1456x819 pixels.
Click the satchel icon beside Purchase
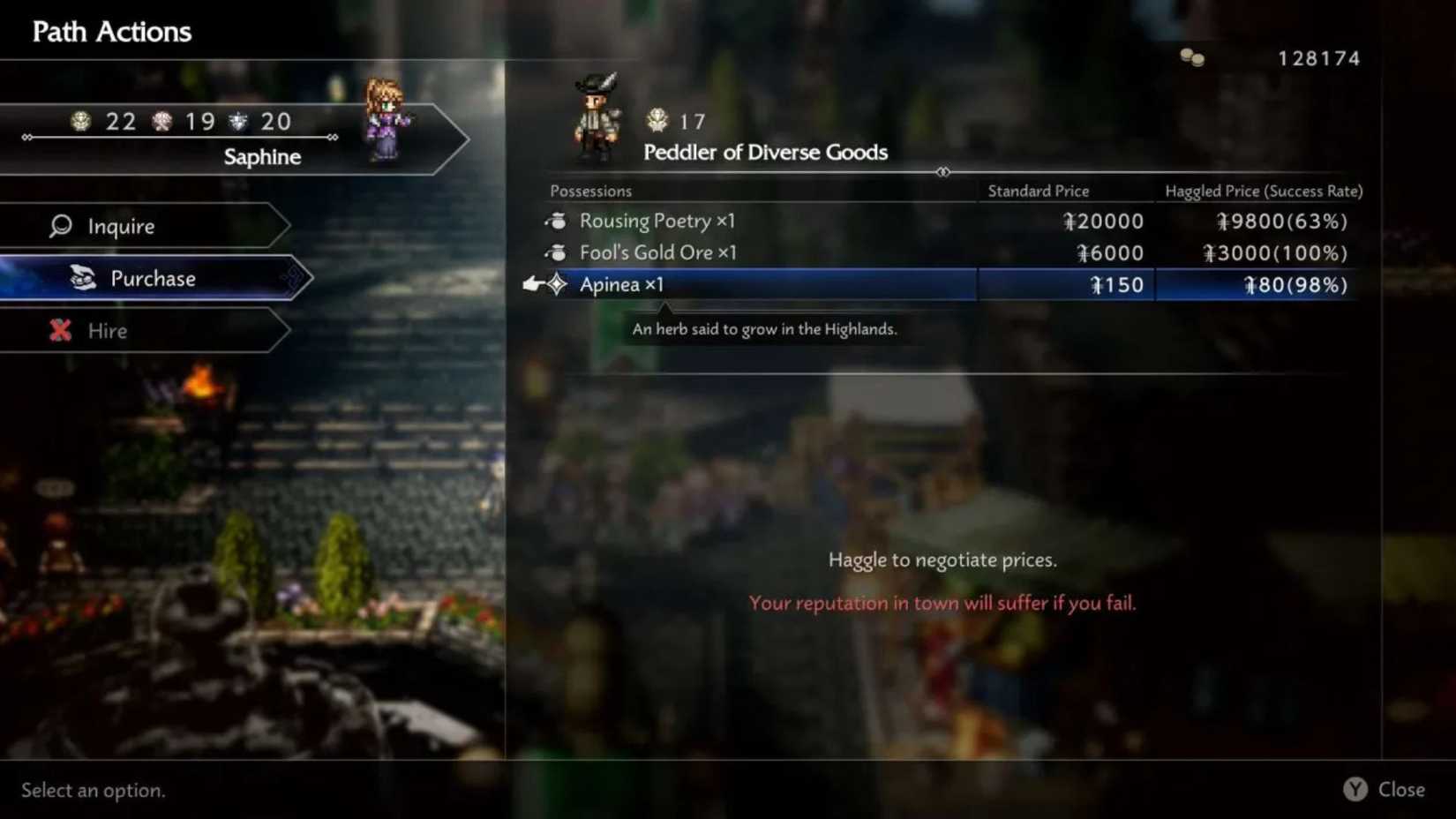[81, 277]
